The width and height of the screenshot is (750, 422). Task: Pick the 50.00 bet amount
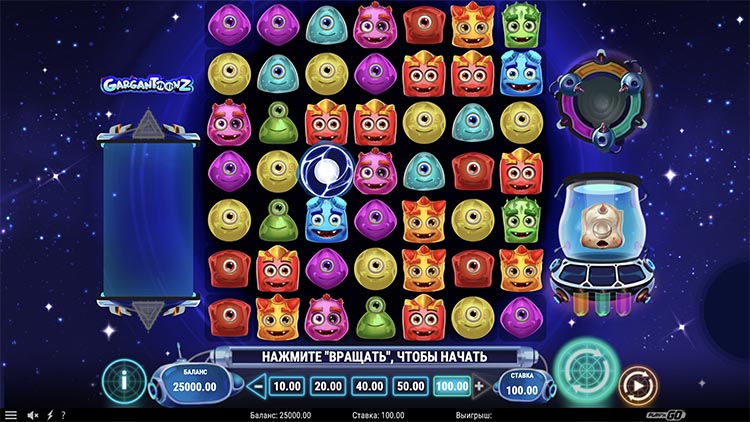click(x=409, y=386)
